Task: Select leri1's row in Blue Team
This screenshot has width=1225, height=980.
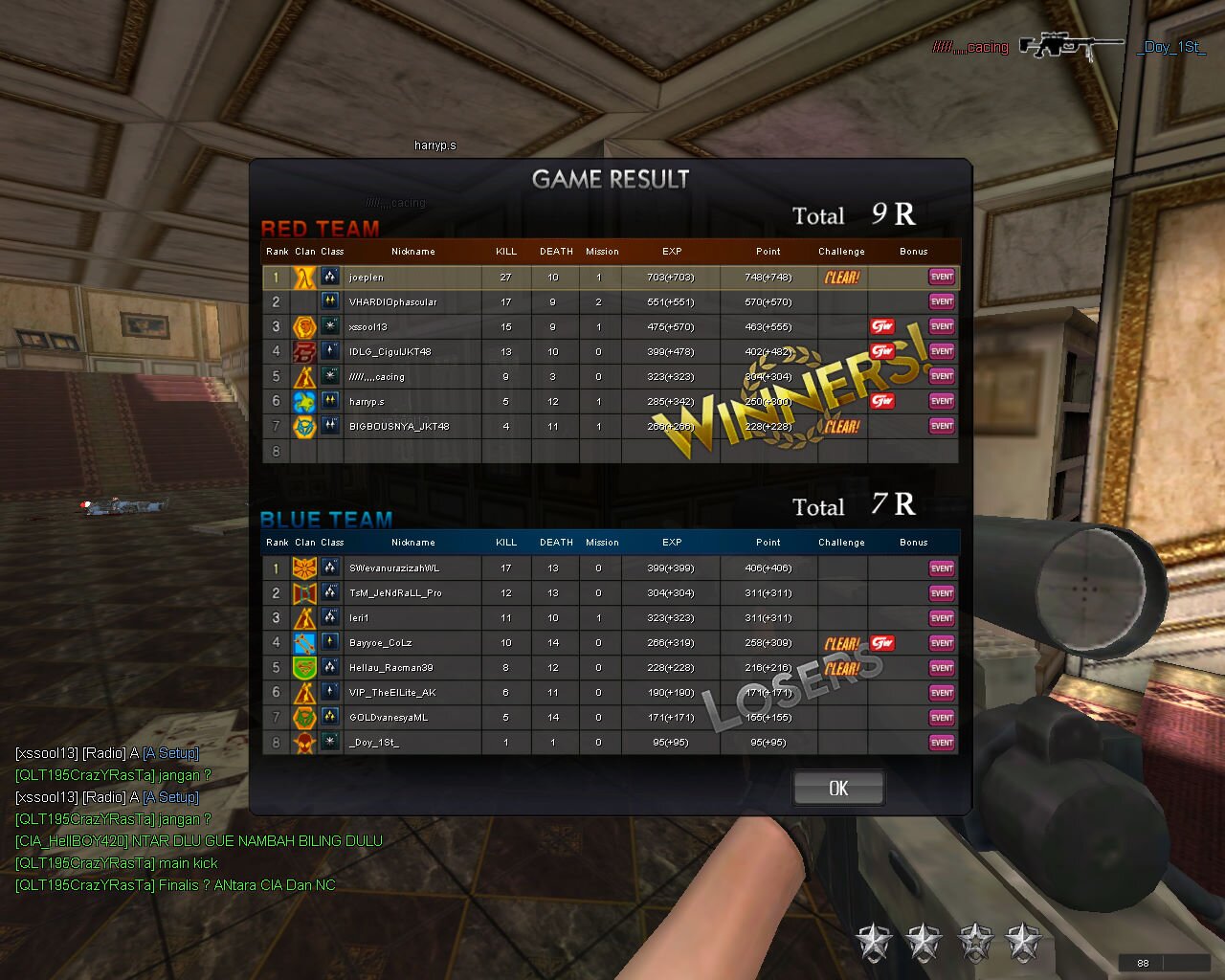Action: [412, 617]
